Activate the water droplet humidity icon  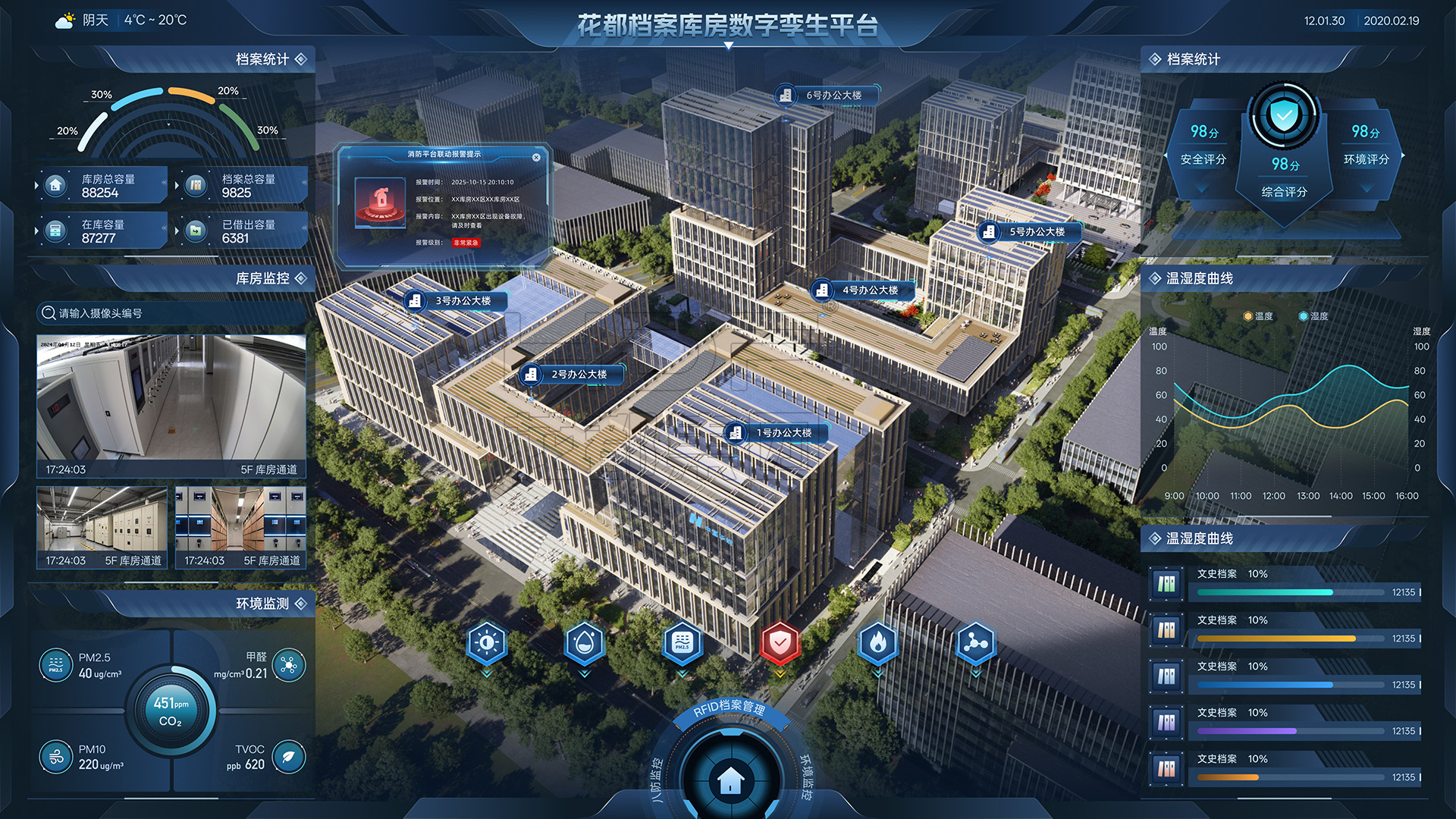pos(584,643)
